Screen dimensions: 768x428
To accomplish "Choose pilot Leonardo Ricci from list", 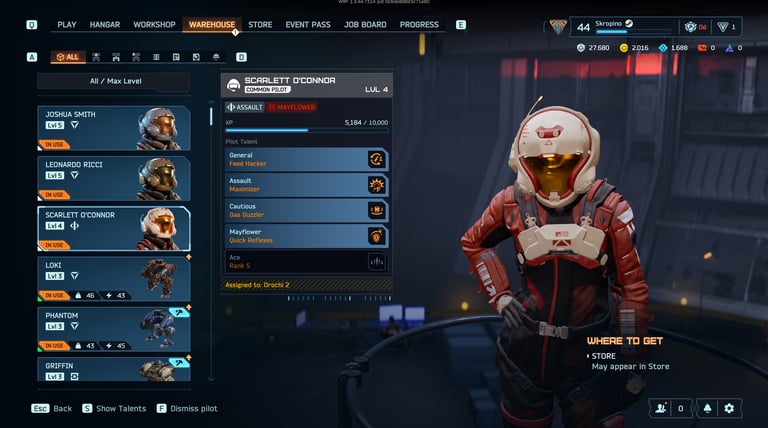I will pyautogui.click(x=113, y=178).
